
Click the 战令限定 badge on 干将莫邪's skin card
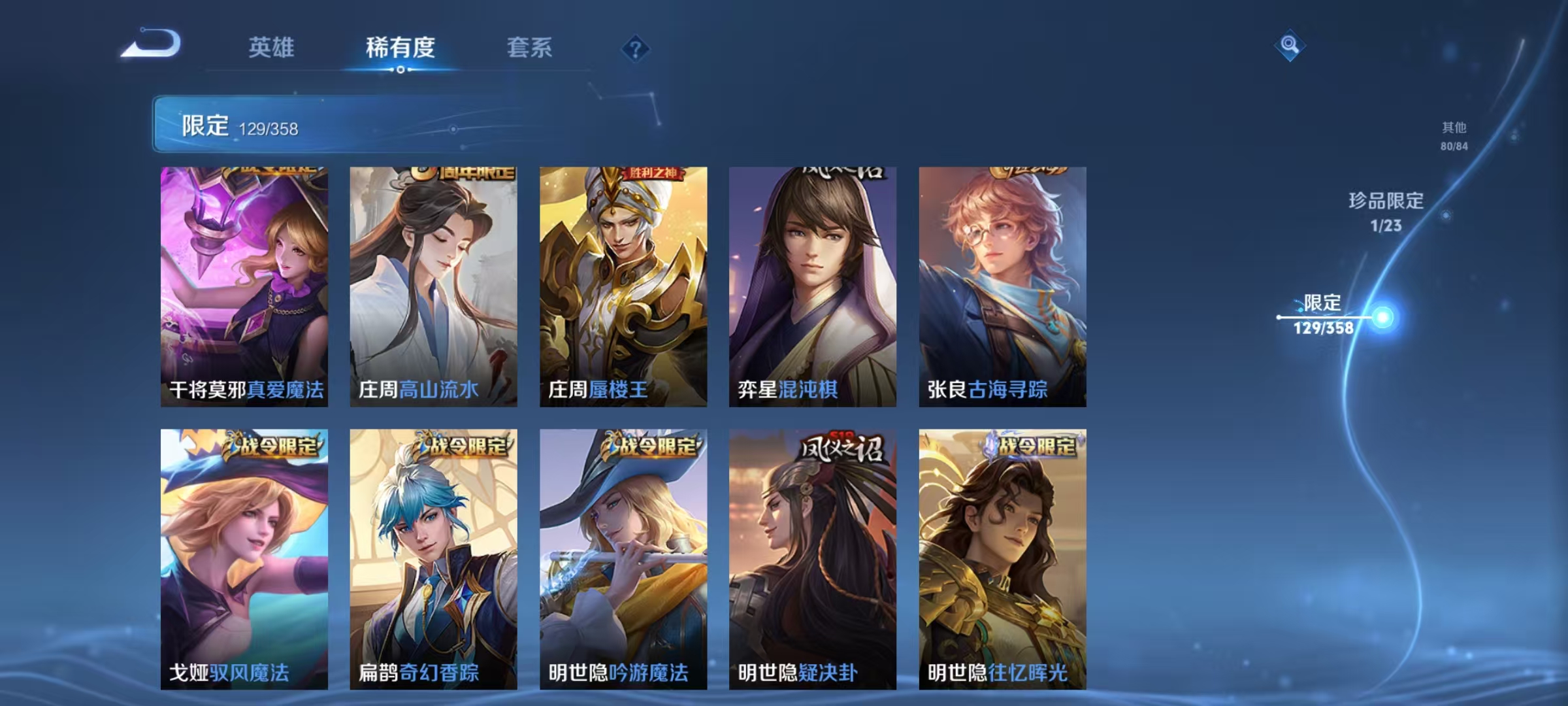click(x=274, y=171)
